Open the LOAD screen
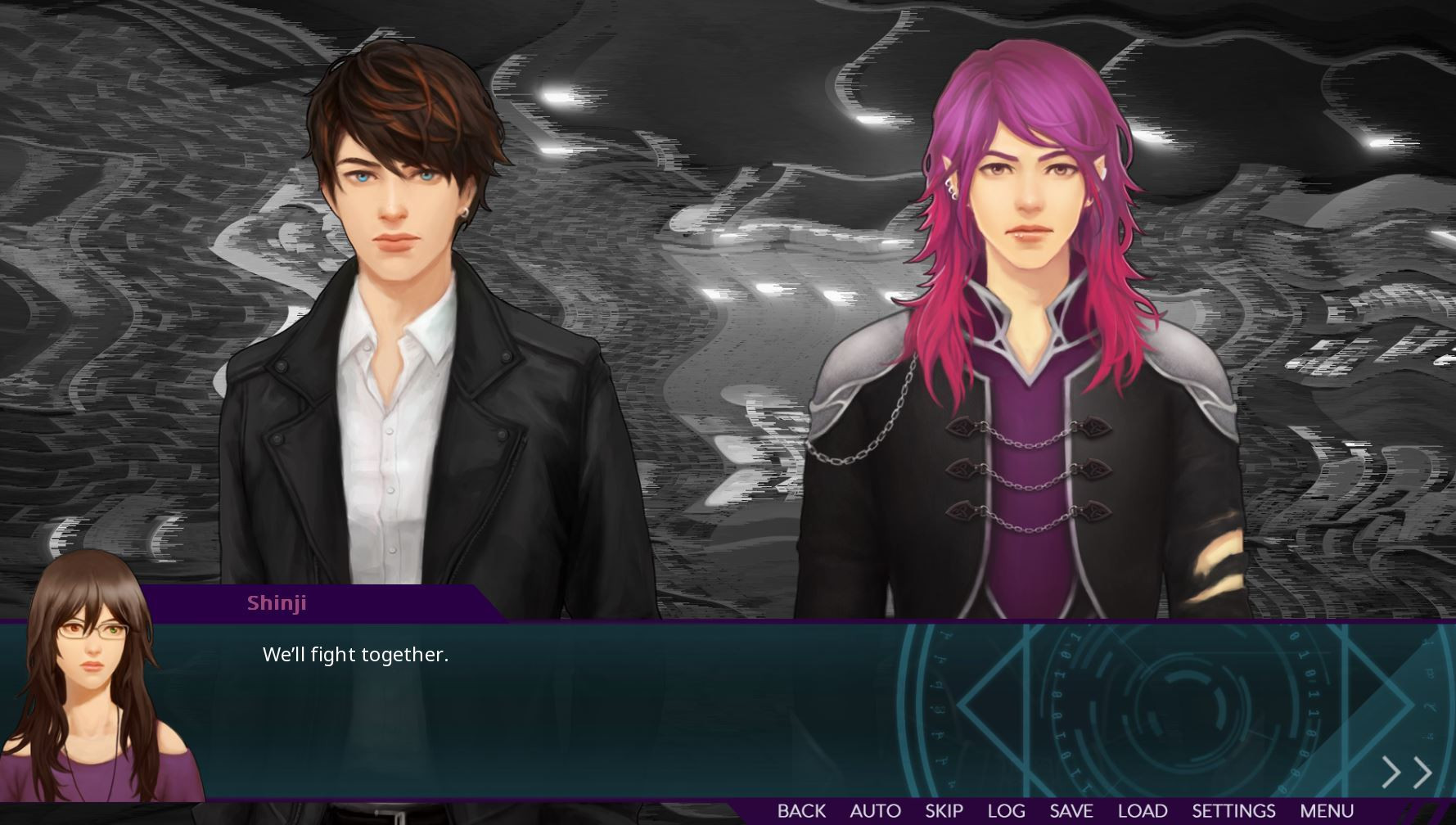The image size is (1456, 825). 1147,810
